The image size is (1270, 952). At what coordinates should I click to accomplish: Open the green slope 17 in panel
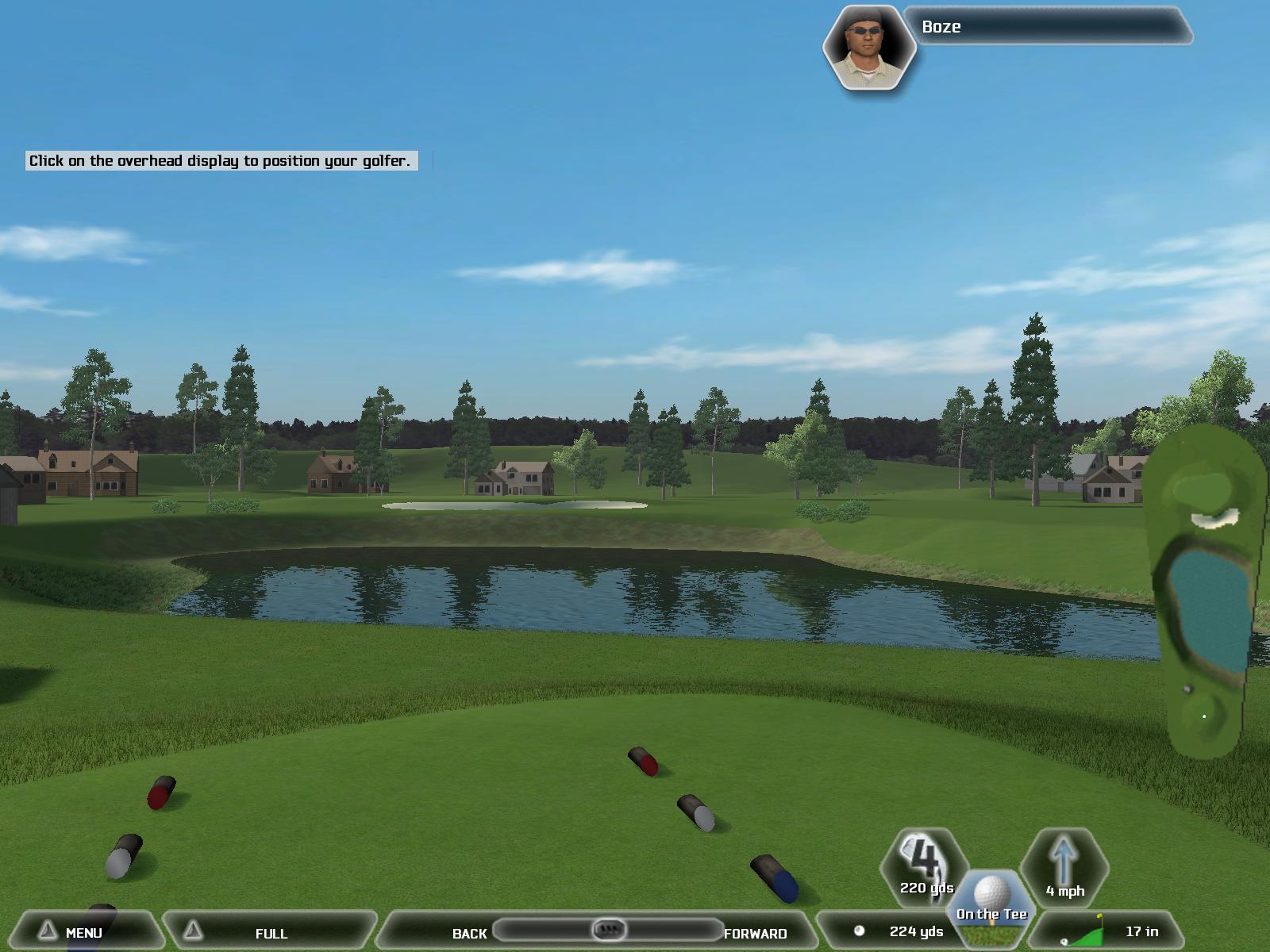click(x=1111, y=931)
